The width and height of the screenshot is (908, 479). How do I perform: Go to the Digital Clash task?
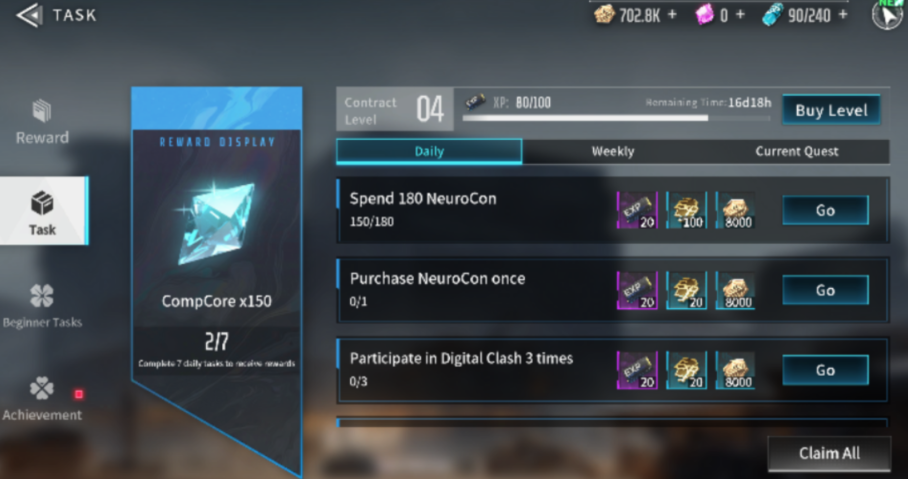coord(825,370)
